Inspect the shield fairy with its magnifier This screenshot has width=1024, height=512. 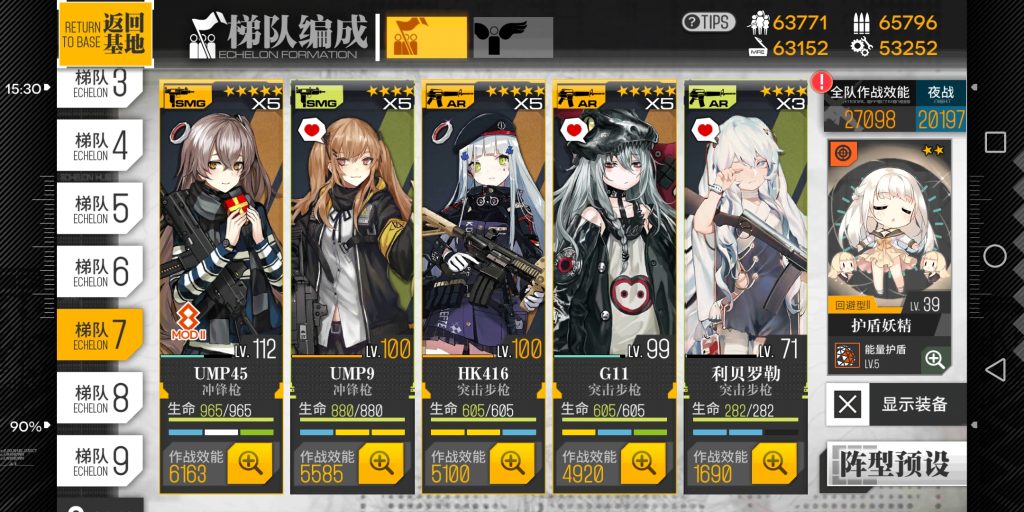[x=935, y=360]
